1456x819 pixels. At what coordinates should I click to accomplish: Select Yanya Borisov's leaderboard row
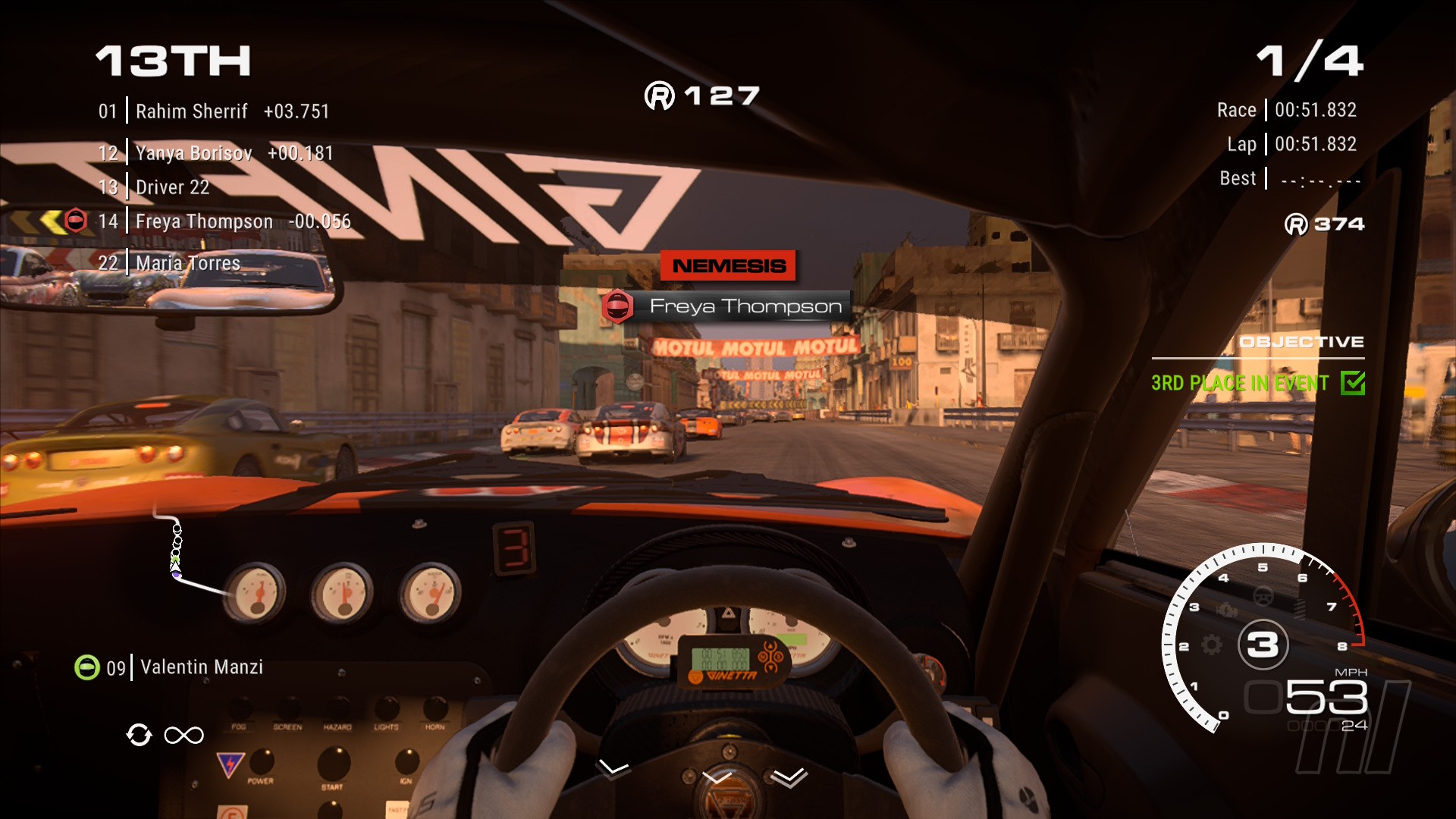tap(215, 153)
